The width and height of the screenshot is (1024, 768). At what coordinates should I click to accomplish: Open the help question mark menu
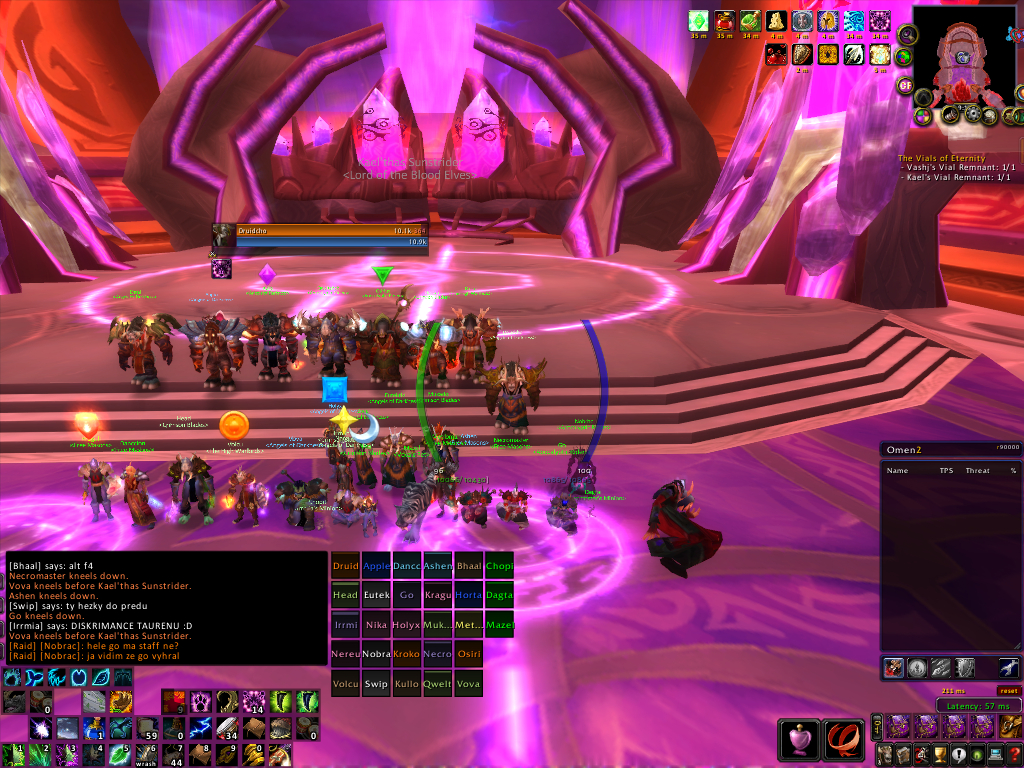(1014, 754)
